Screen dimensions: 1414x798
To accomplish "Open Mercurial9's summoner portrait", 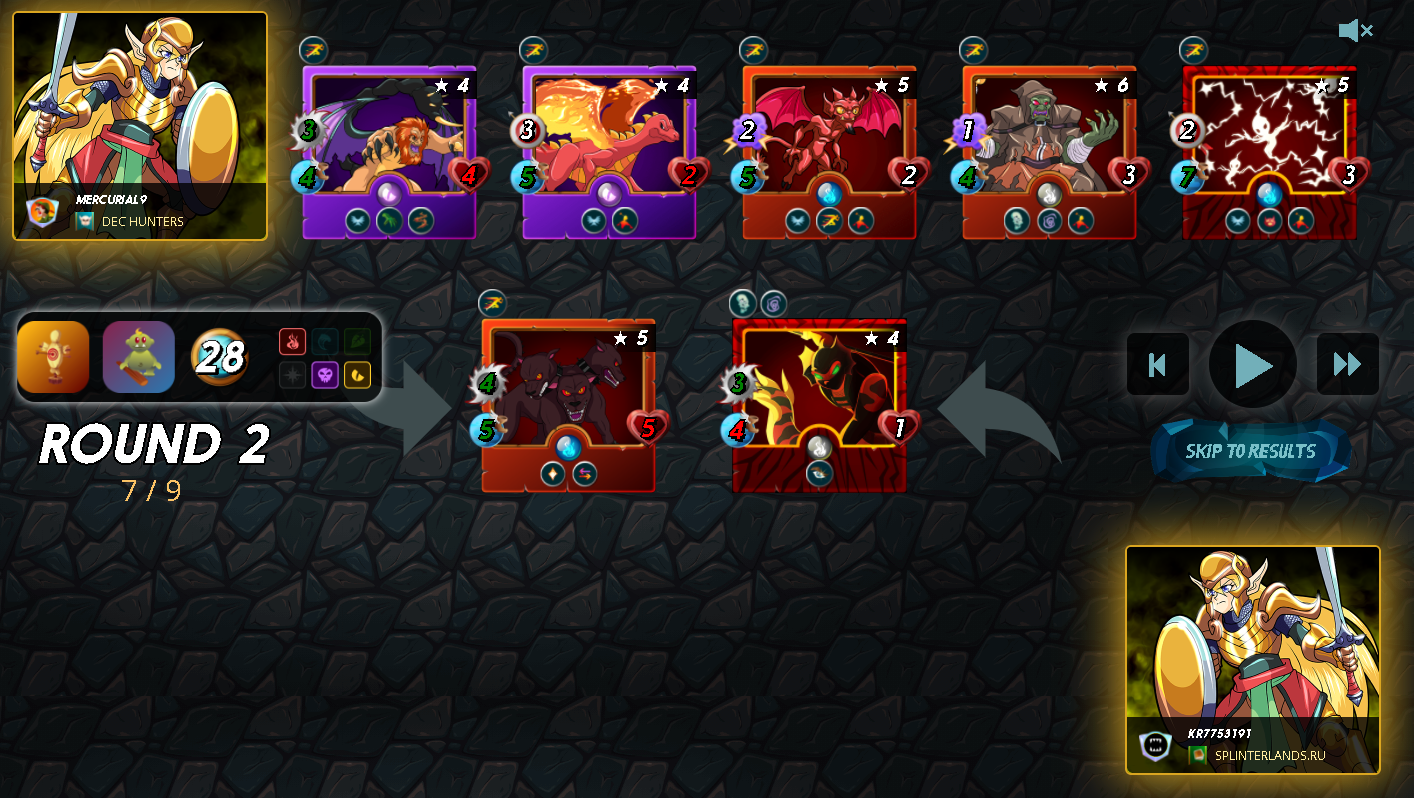I will tap(140, 126).
